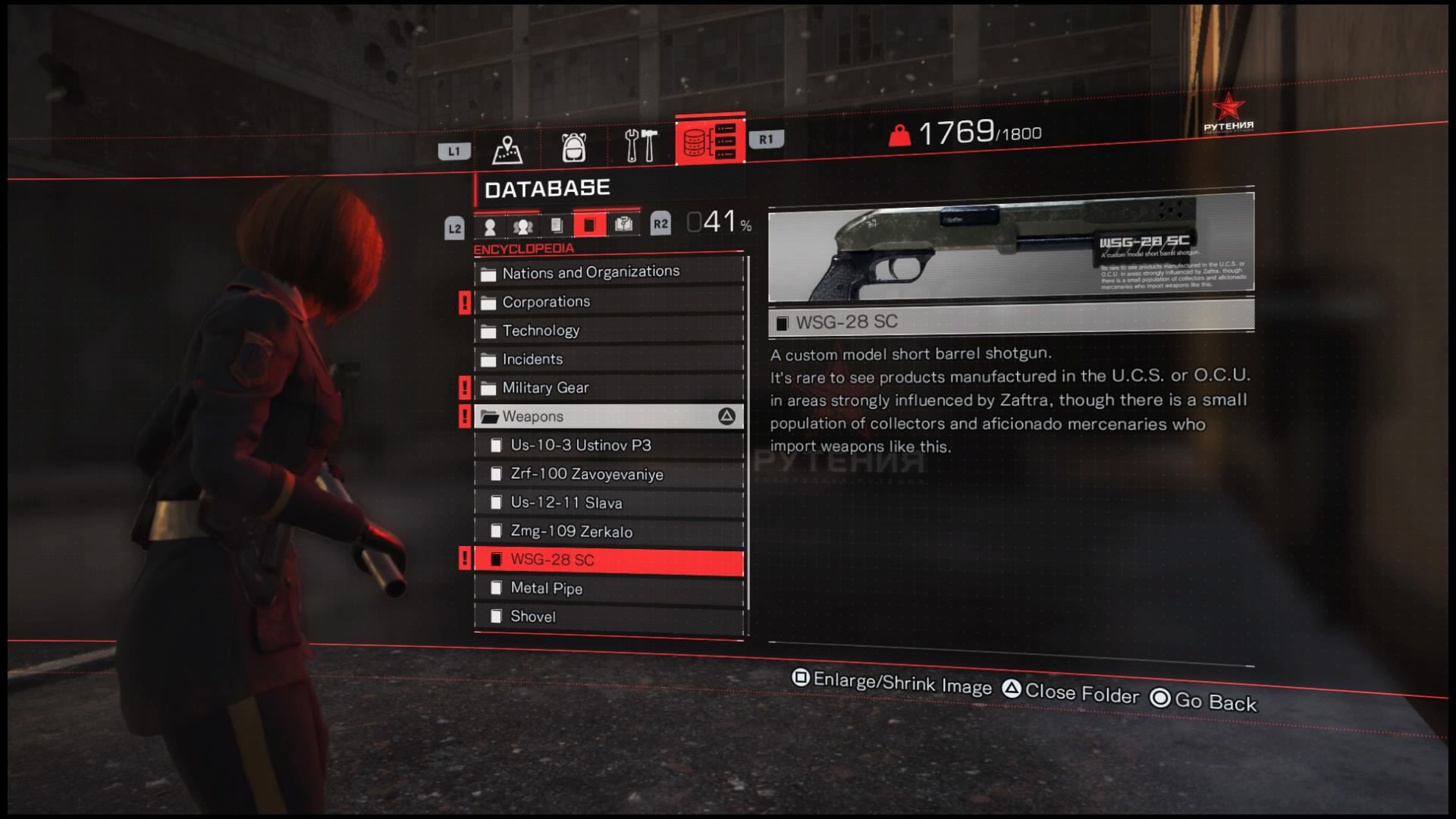Enlarge the WSG-28 SC shotgun image
Screen dimensions: 1456x819
(x=1010, y=246)
